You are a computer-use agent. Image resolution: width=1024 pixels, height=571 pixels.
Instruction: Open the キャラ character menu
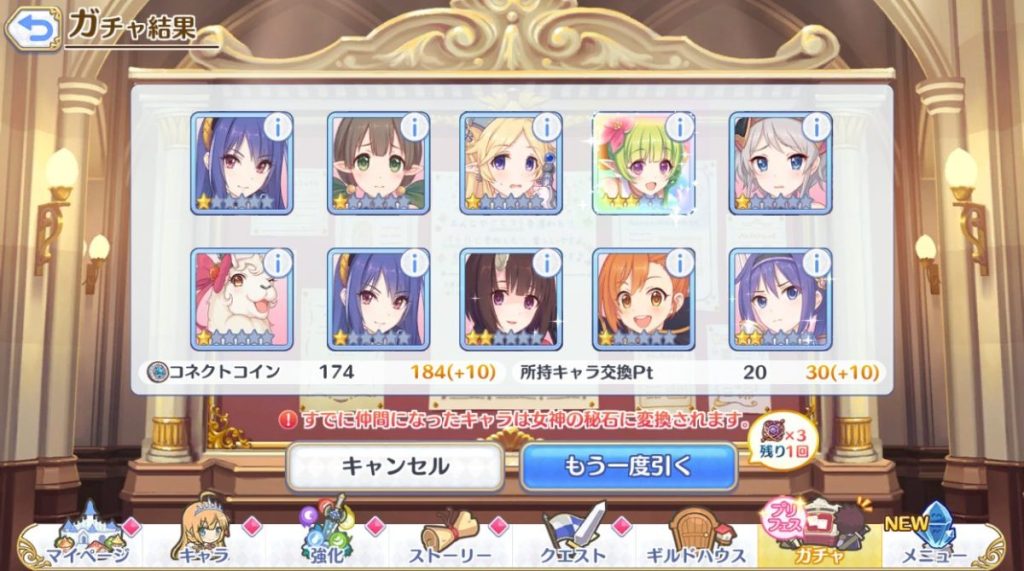click(x=204, y=539)
